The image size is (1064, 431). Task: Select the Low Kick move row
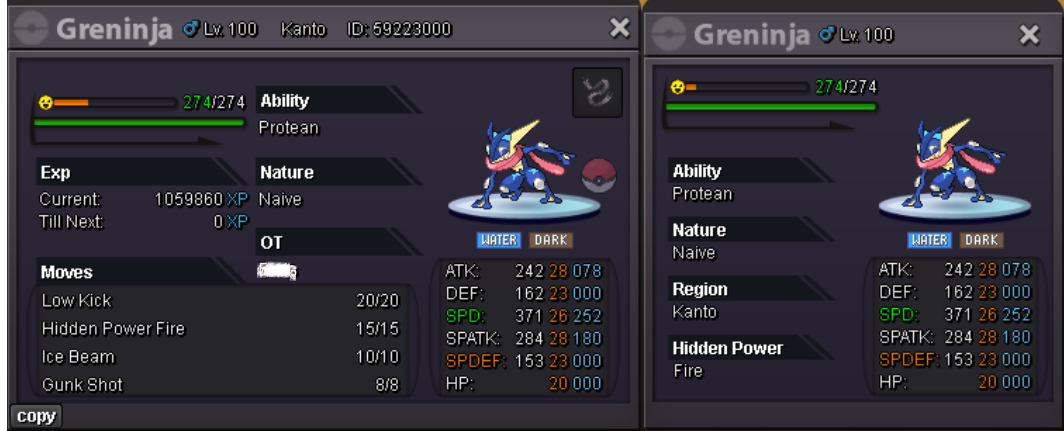tap(220, 301)
